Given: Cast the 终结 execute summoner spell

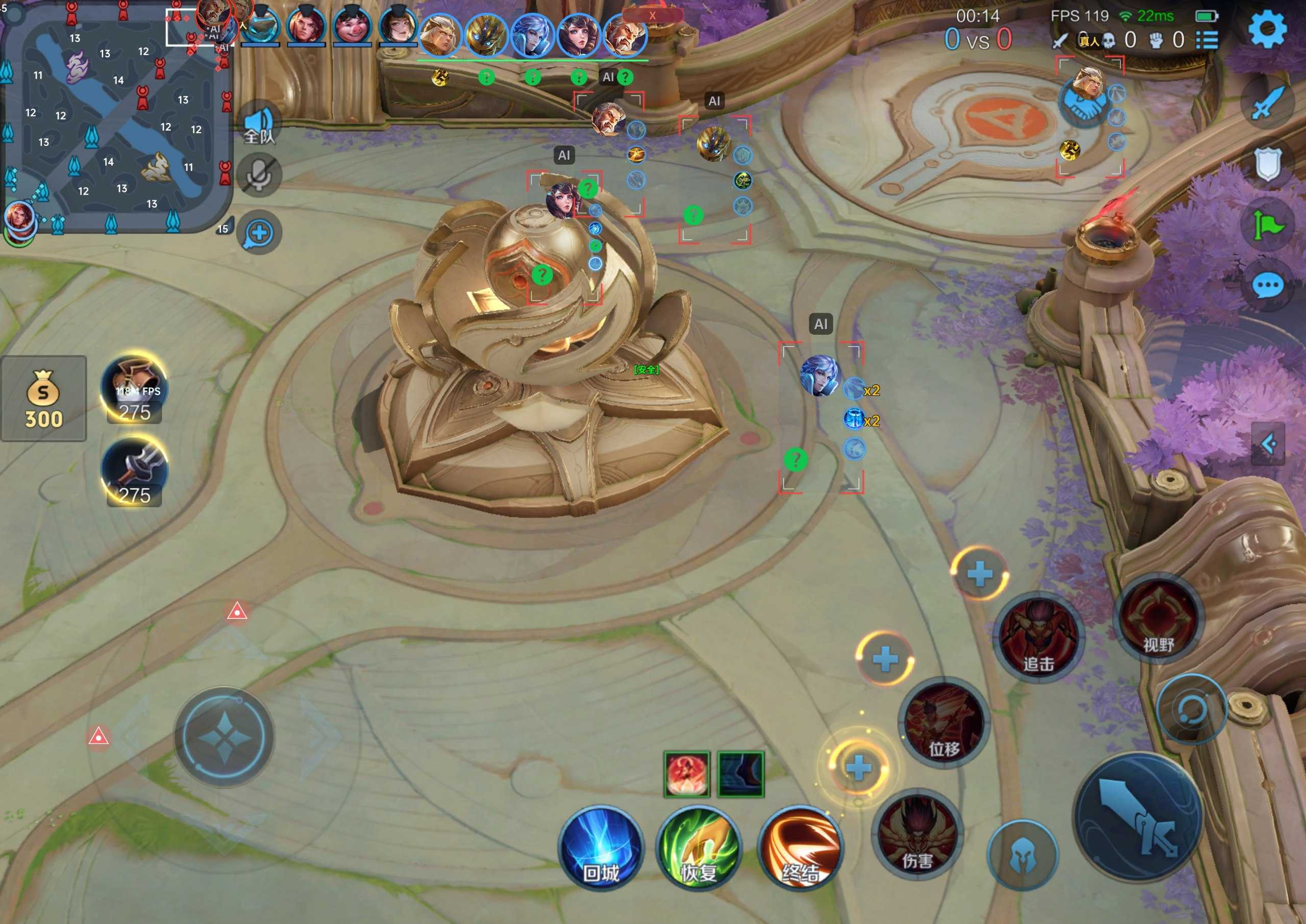Looking at the screenshot, I should pos(800,849).
